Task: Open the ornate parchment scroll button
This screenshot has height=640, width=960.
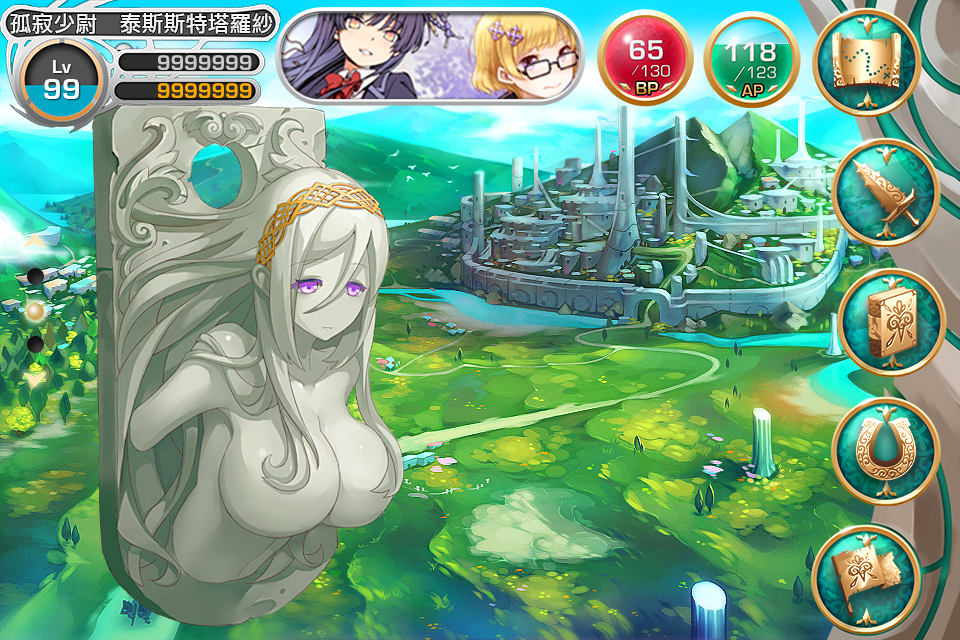Action: 866,576
